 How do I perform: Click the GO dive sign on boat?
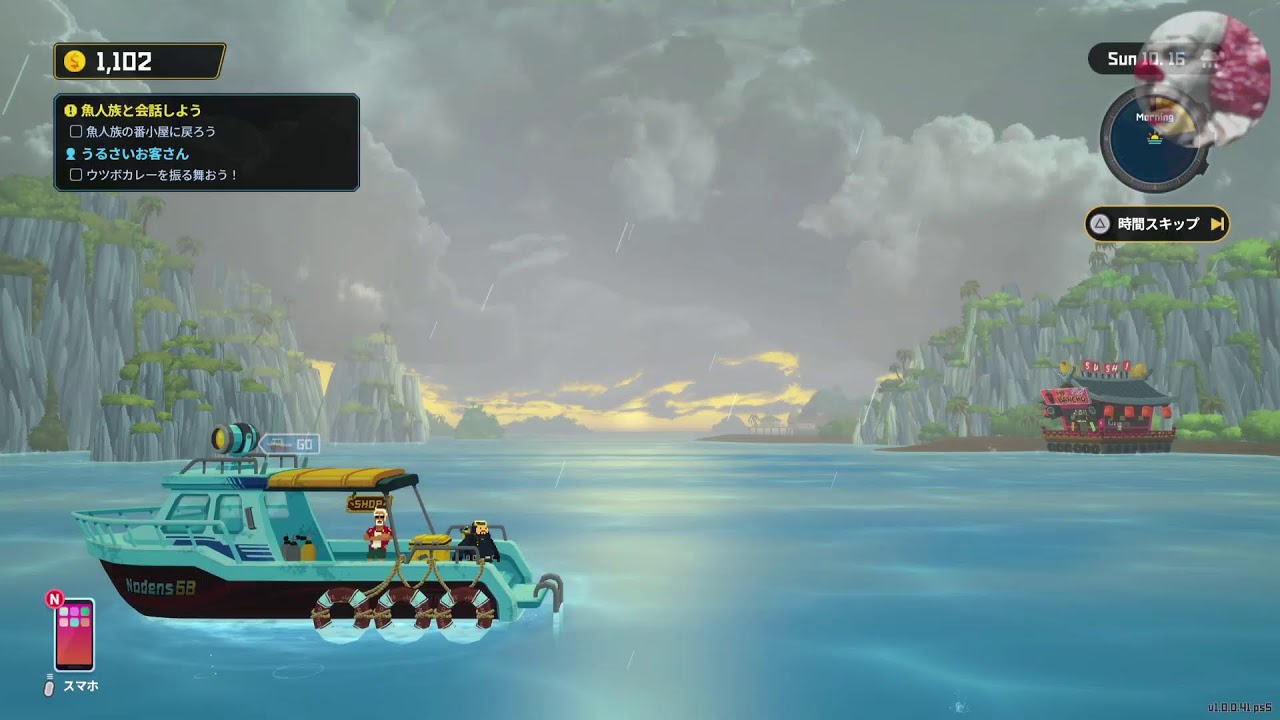coord(290,443)
